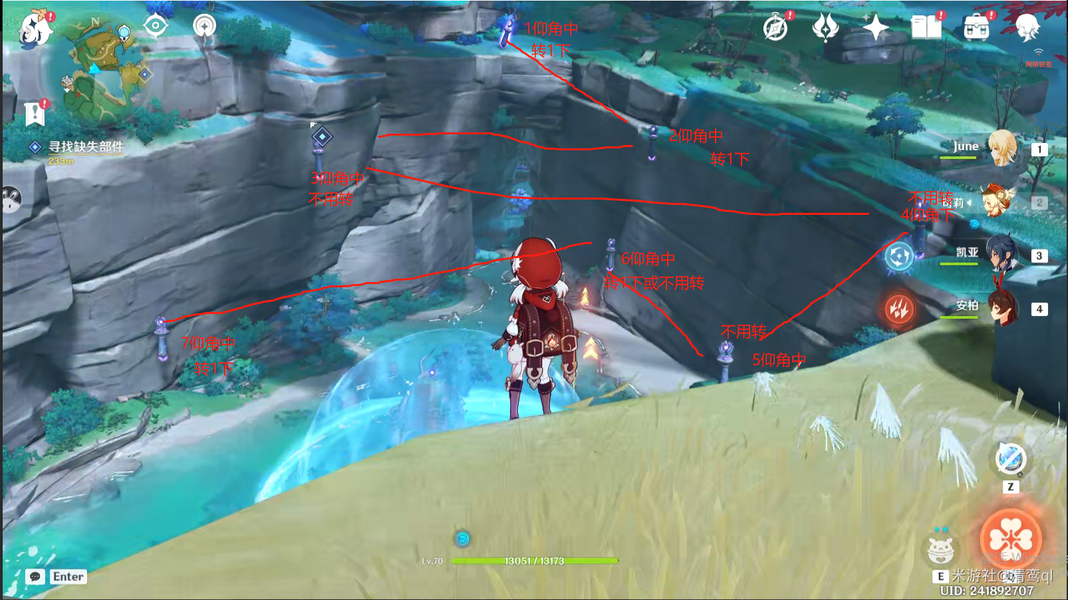This screenshot has width=1068, height=600.
Task: Open the chat box speech bubble
Action: pos(36,577)
